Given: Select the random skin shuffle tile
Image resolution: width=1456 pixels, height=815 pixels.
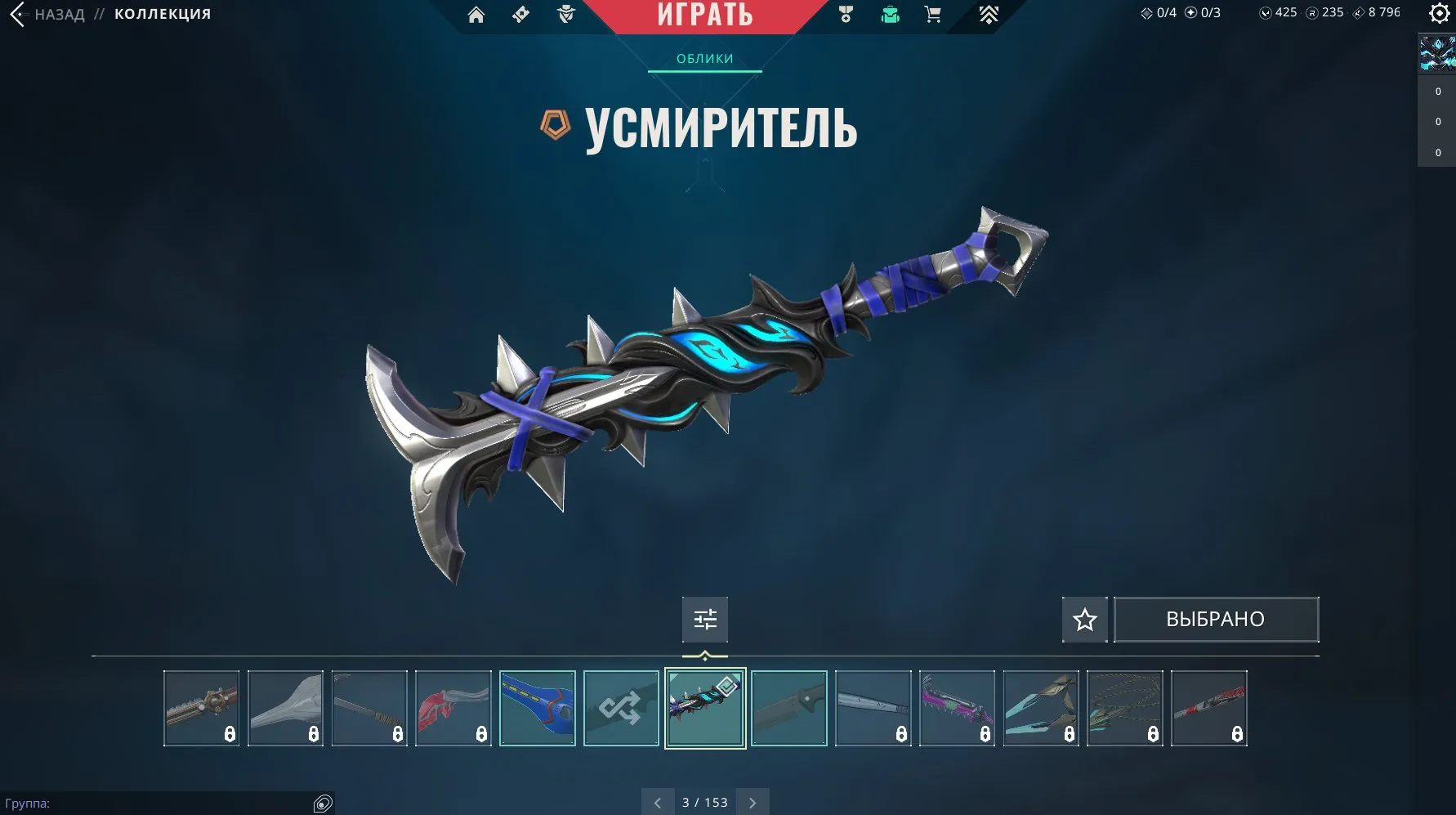Looking at the screenshot, I should pyautogui.click(x=621, y=707).
